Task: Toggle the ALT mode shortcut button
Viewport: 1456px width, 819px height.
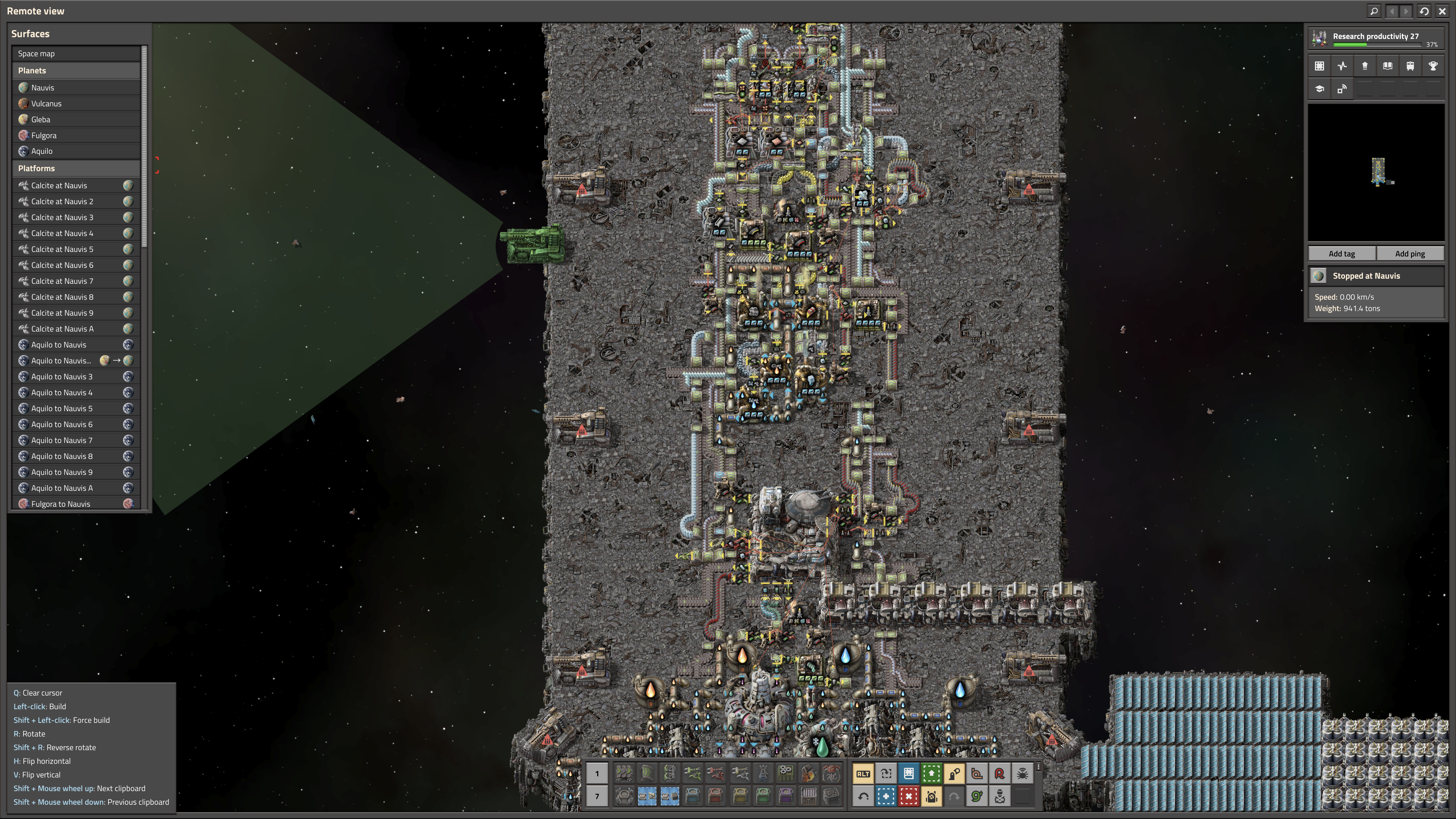Action: [x=863, y=774]
